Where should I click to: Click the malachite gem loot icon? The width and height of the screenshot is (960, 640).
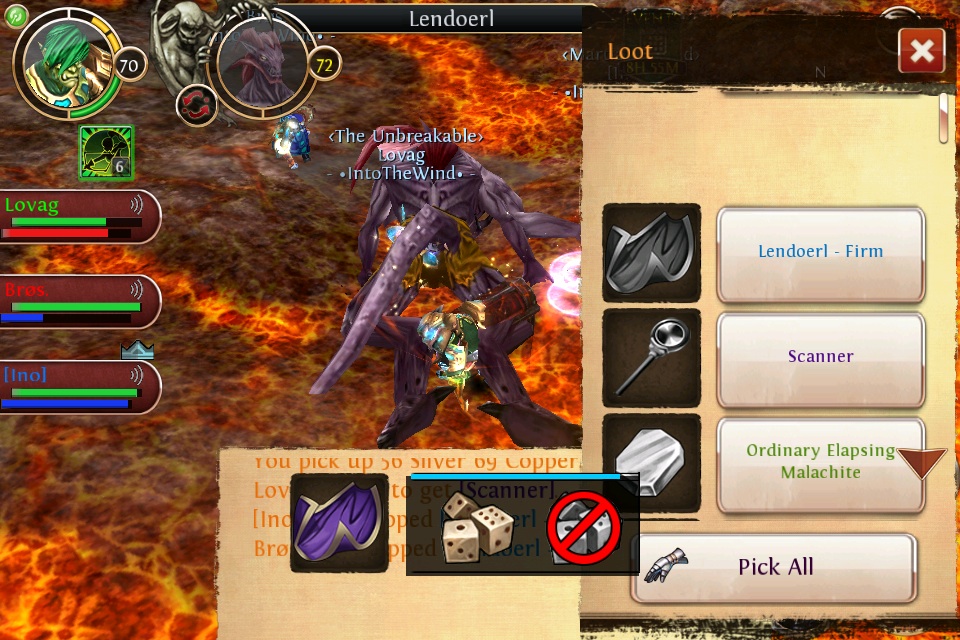click(651, 460)
